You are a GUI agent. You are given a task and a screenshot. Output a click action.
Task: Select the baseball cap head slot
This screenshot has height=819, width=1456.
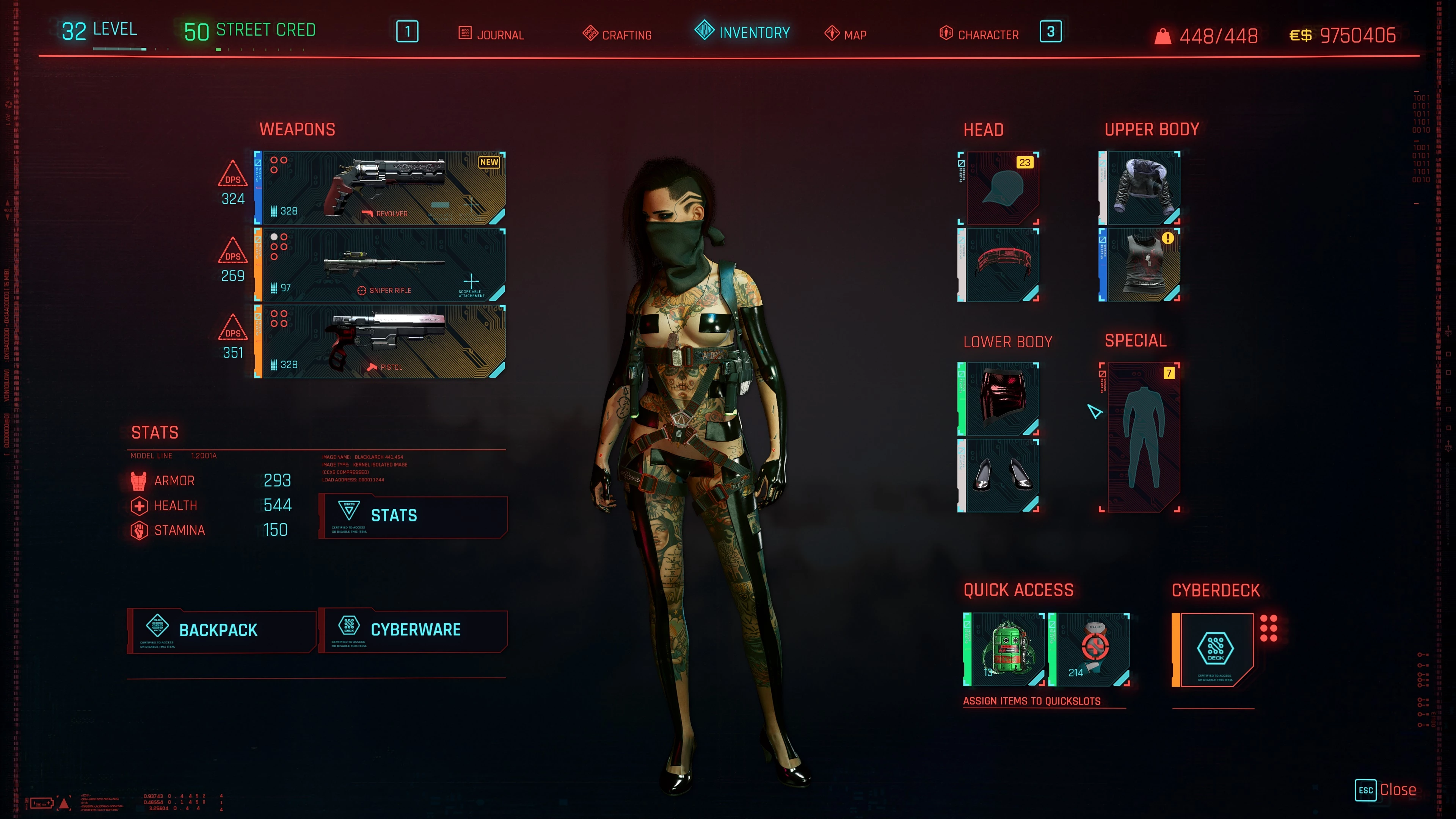(x=999, y=188)
